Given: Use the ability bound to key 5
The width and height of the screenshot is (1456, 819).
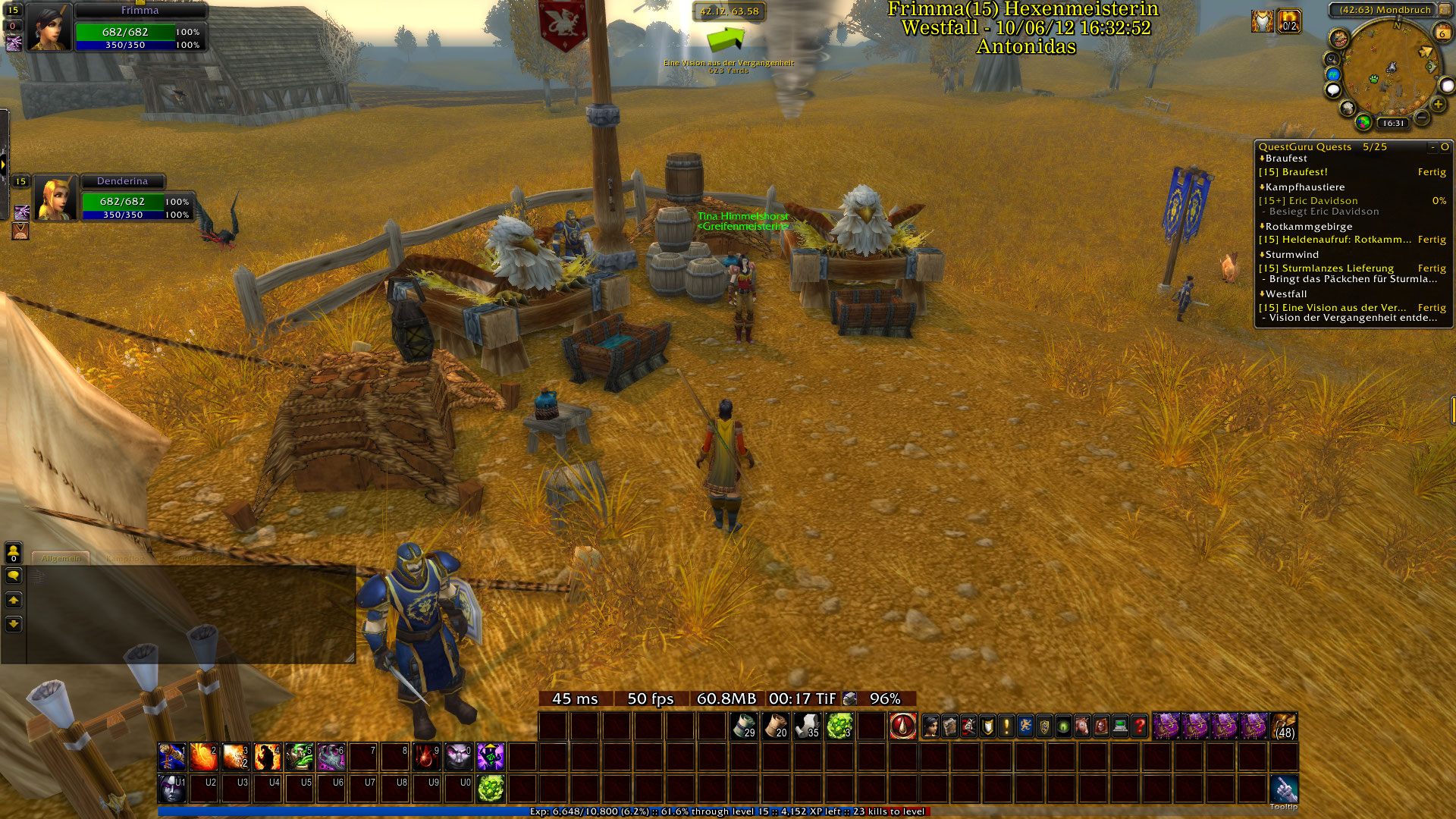Looking at the screenshot, I should (x=299, y=757).
